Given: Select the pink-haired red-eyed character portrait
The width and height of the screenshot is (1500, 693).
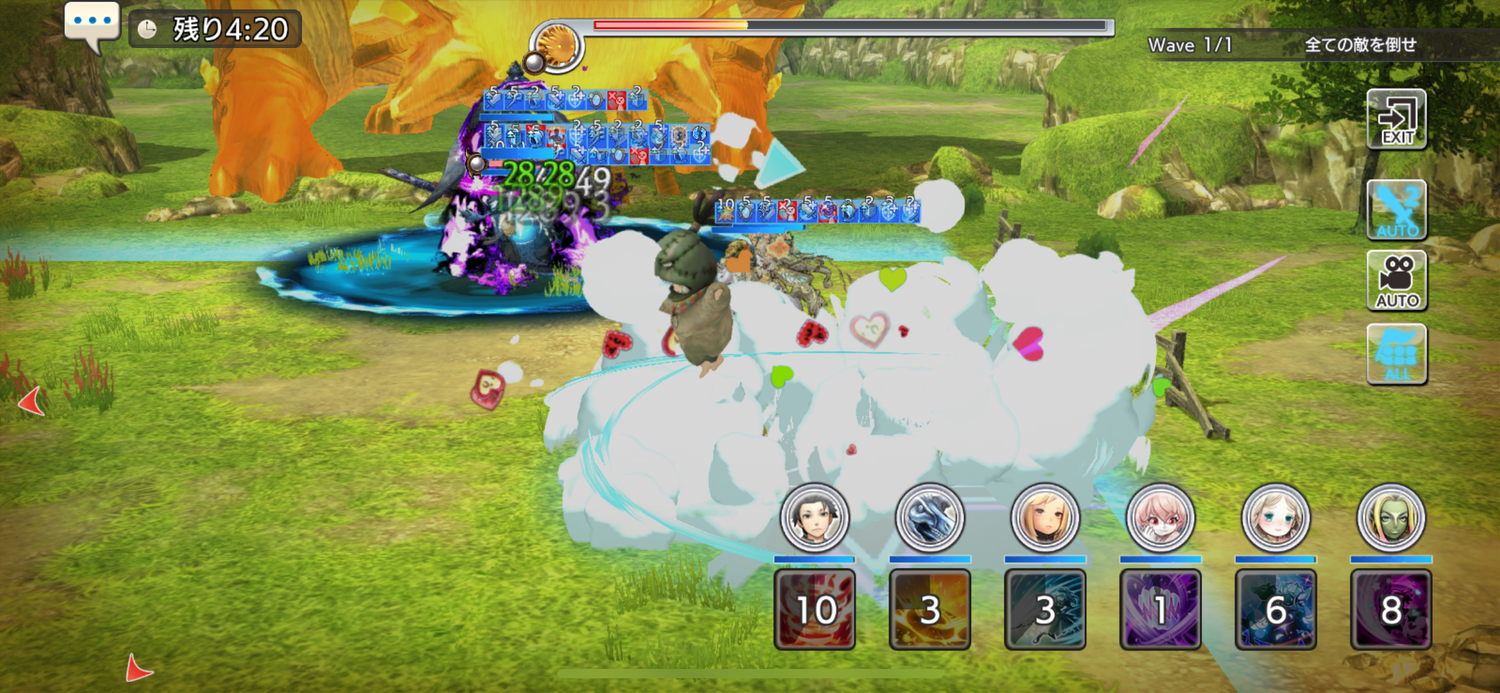Looking at the screenshot, I should 1160,518.
